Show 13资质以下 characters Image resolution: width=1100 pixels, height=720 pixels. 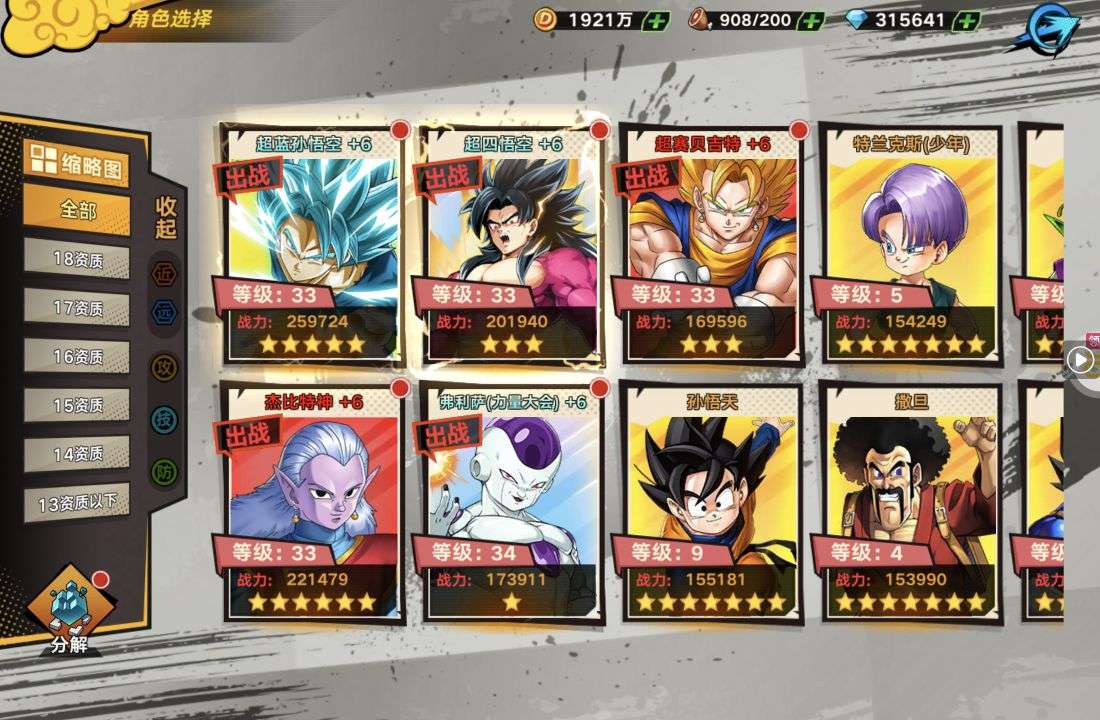tap(77, 502)
